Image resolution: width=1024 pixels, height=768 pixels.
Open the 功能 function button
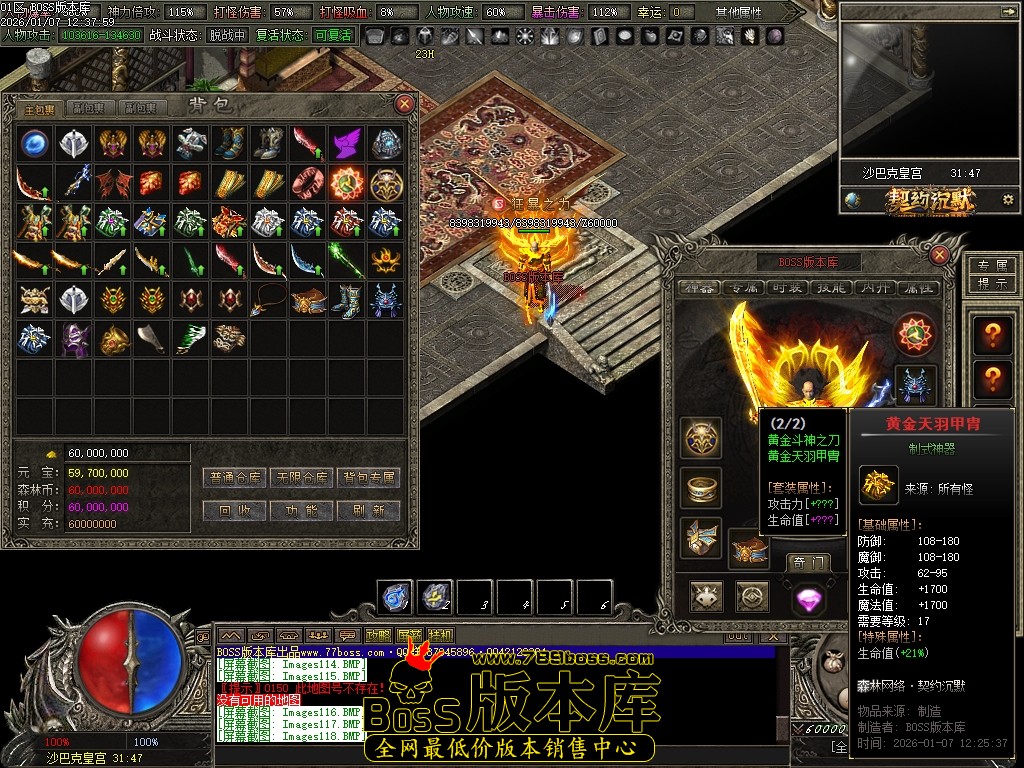pos(302,510)
